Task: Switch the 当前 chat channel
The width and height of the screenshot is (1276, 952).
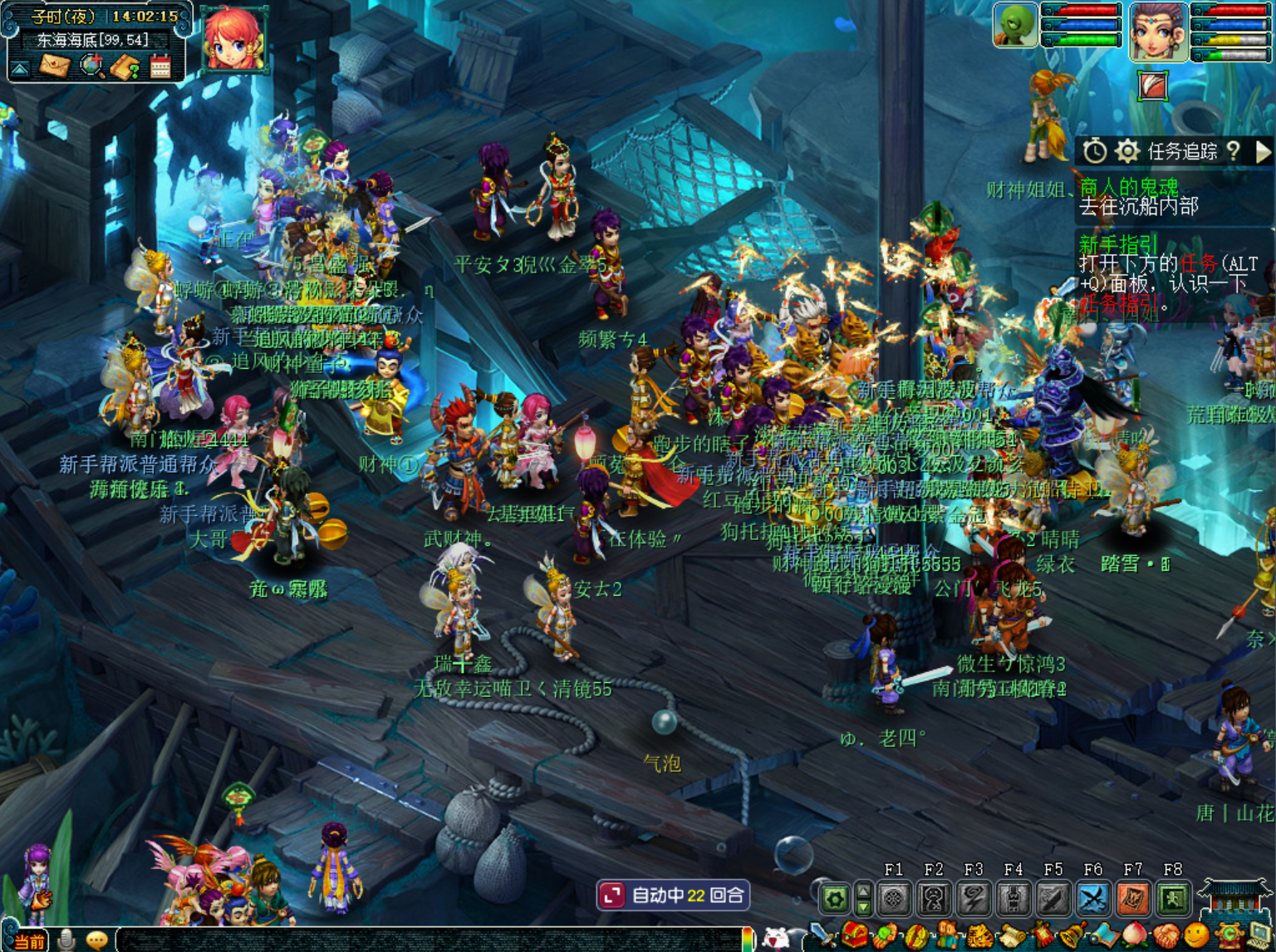Action: click(x=29, y=941)
